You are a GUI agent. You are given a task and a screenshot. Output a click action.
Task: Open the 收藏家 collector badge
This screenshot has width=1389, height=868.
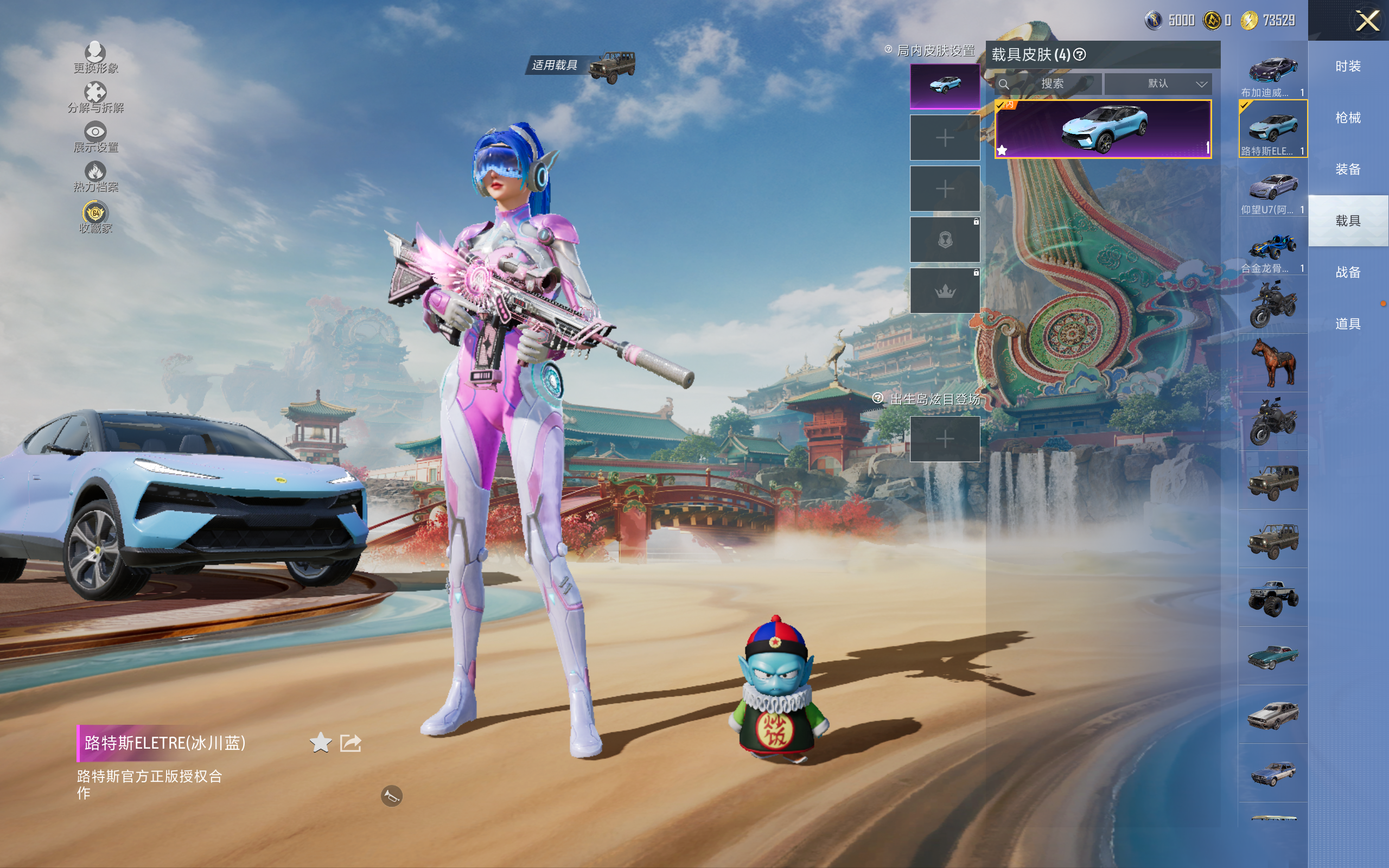pos(95,217)
